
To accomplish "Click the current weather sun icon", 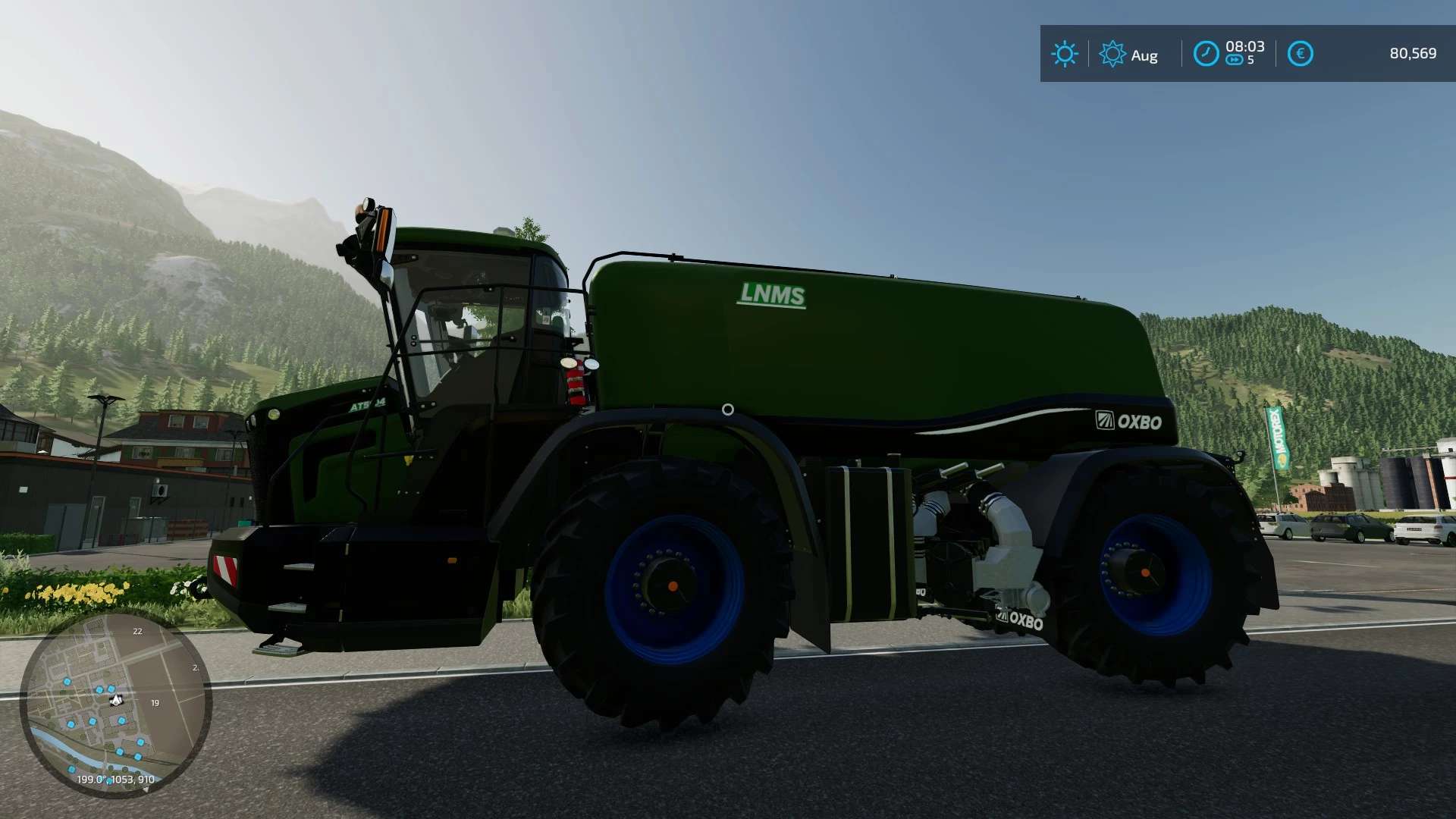I will pos(1065,54).
